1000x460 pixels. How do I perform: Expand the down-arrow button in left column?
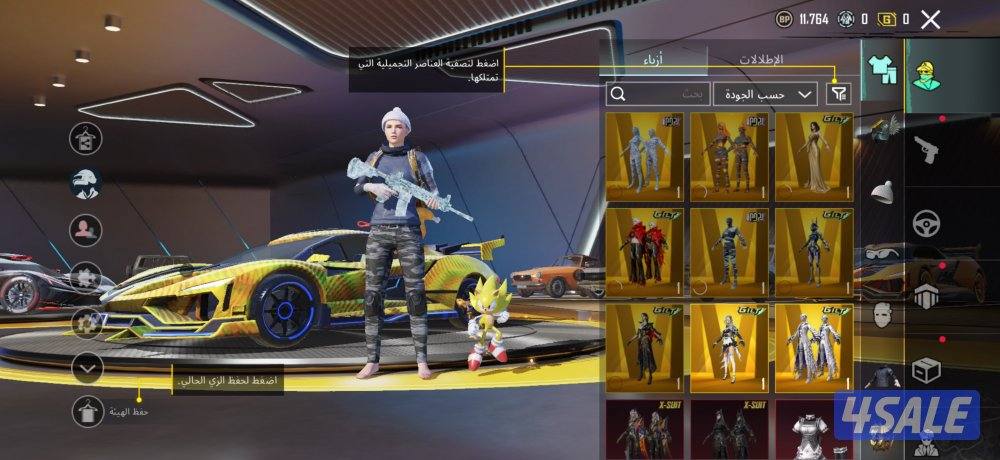pyautogui.click(x=89, y=368)
